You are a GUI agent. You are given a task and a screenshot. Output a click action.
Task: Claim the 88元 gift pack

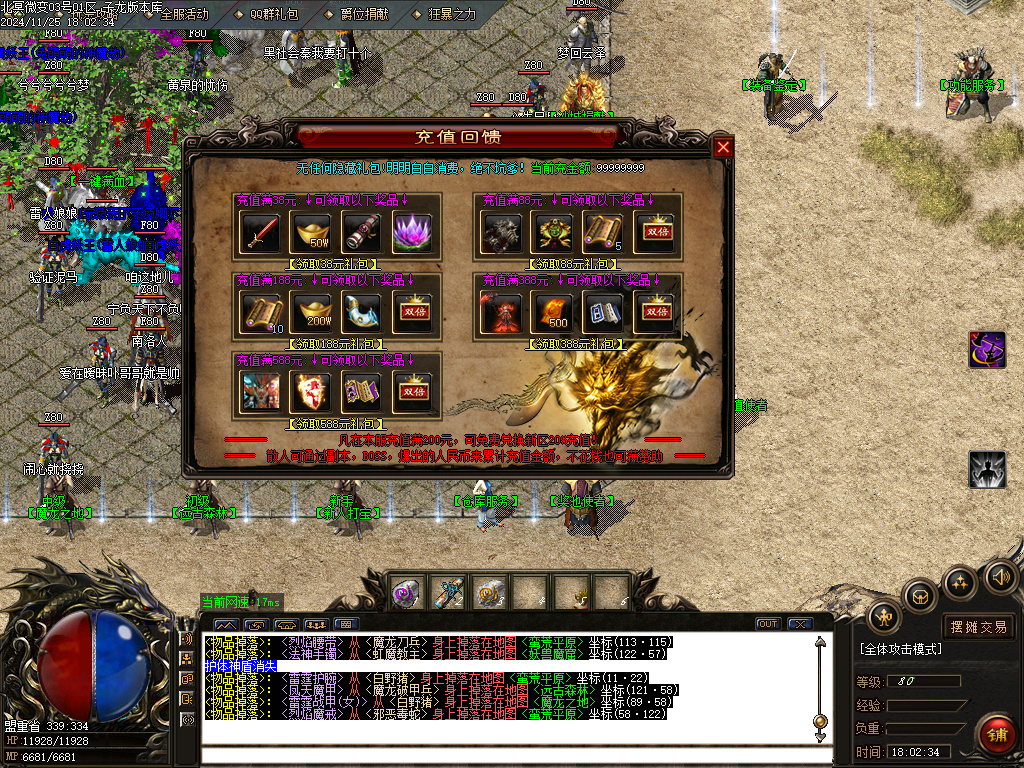pyautogui.click(x=575, y=264)
